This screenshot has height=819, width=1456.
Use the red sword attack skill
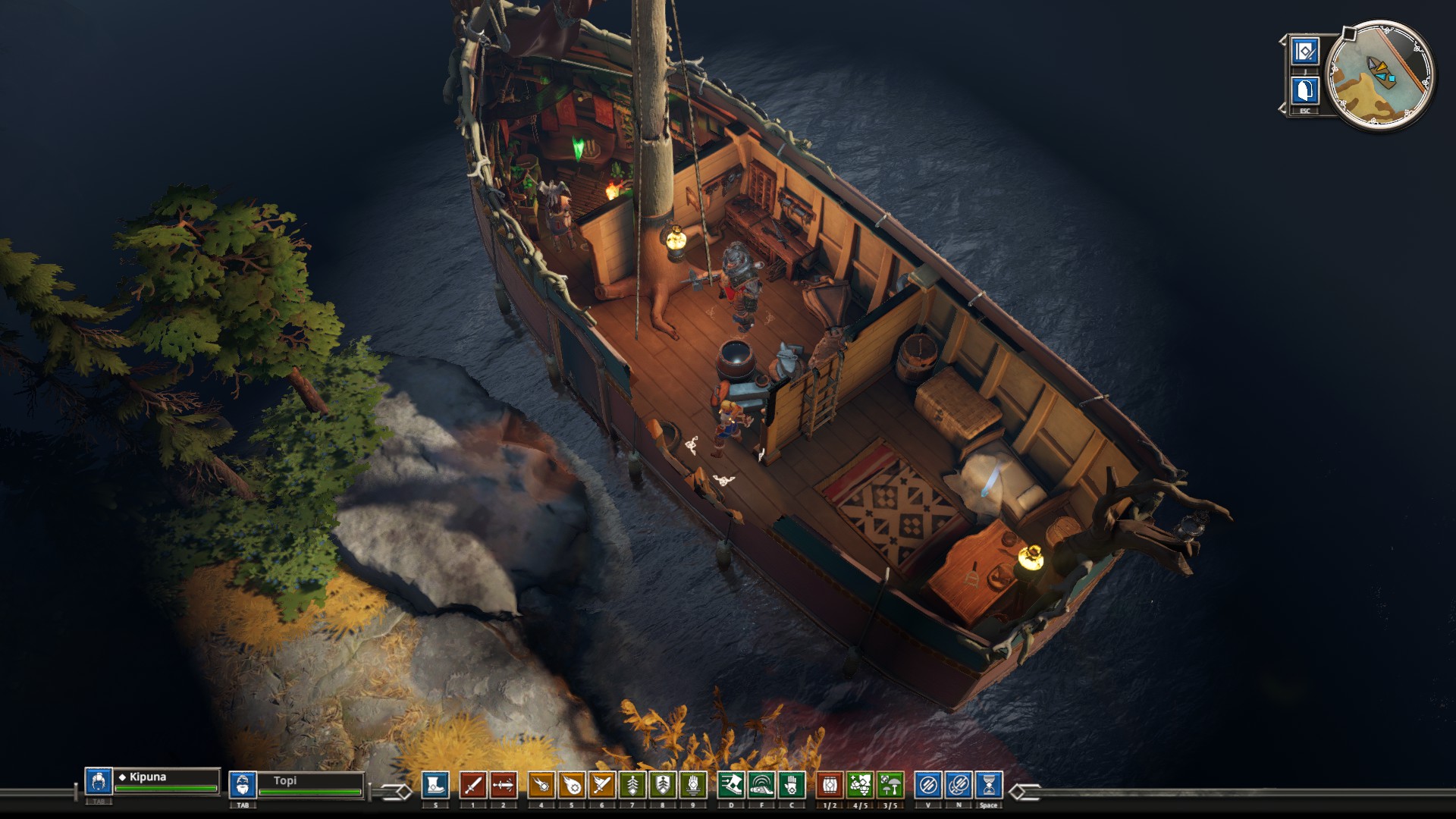(472, 786)
